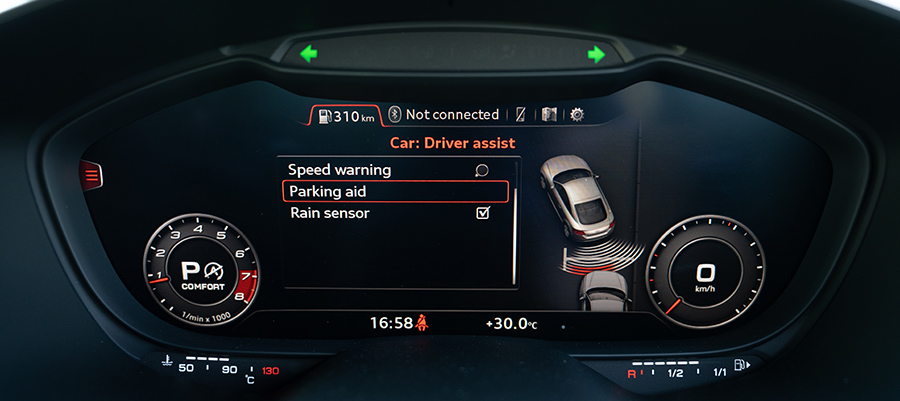Toggle the Rain sensor checkbox

pos(483,213)
